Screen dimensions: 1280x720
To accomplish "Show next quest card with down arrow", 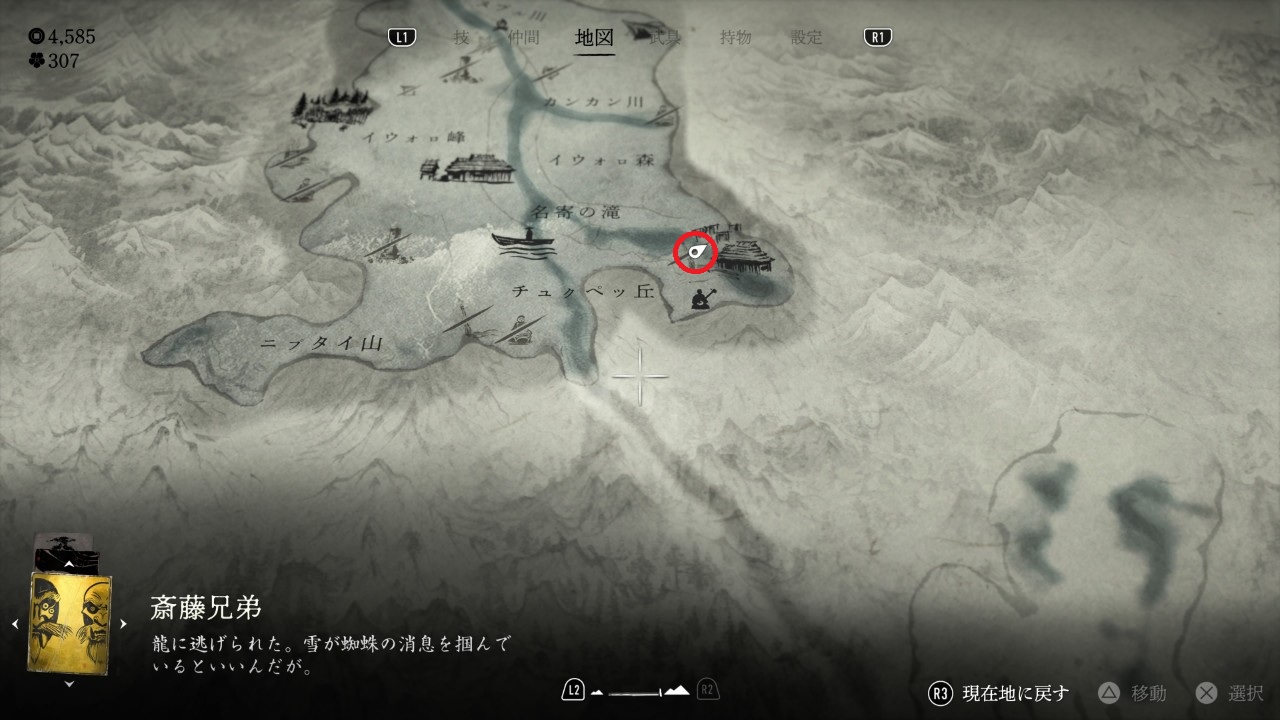I will pos(69,684).
